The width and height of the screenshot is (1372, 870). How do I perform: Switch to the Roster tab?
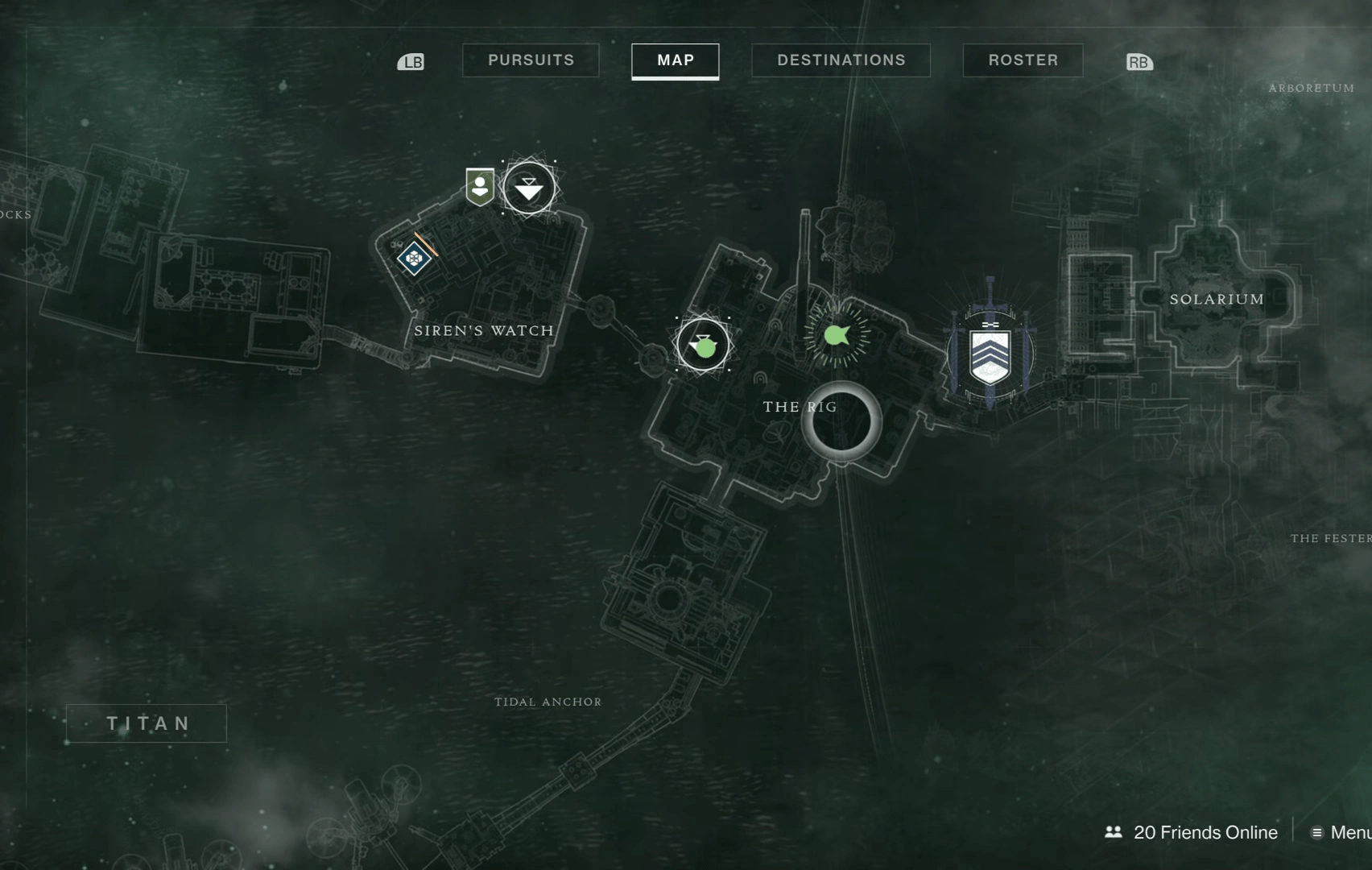click(1023, 60)
